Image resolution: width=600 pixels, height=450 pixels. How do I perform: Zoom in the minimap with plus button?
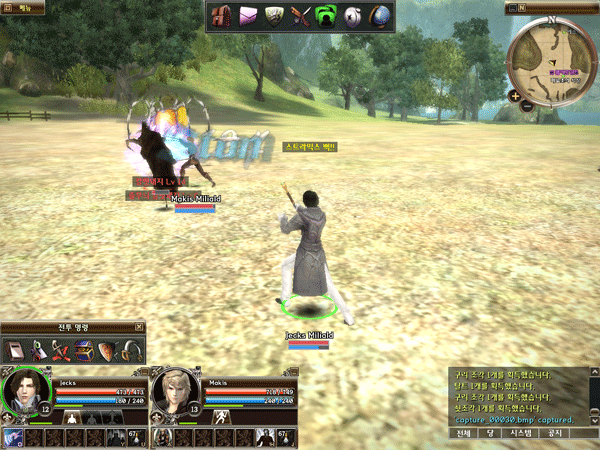coord(513,96)
